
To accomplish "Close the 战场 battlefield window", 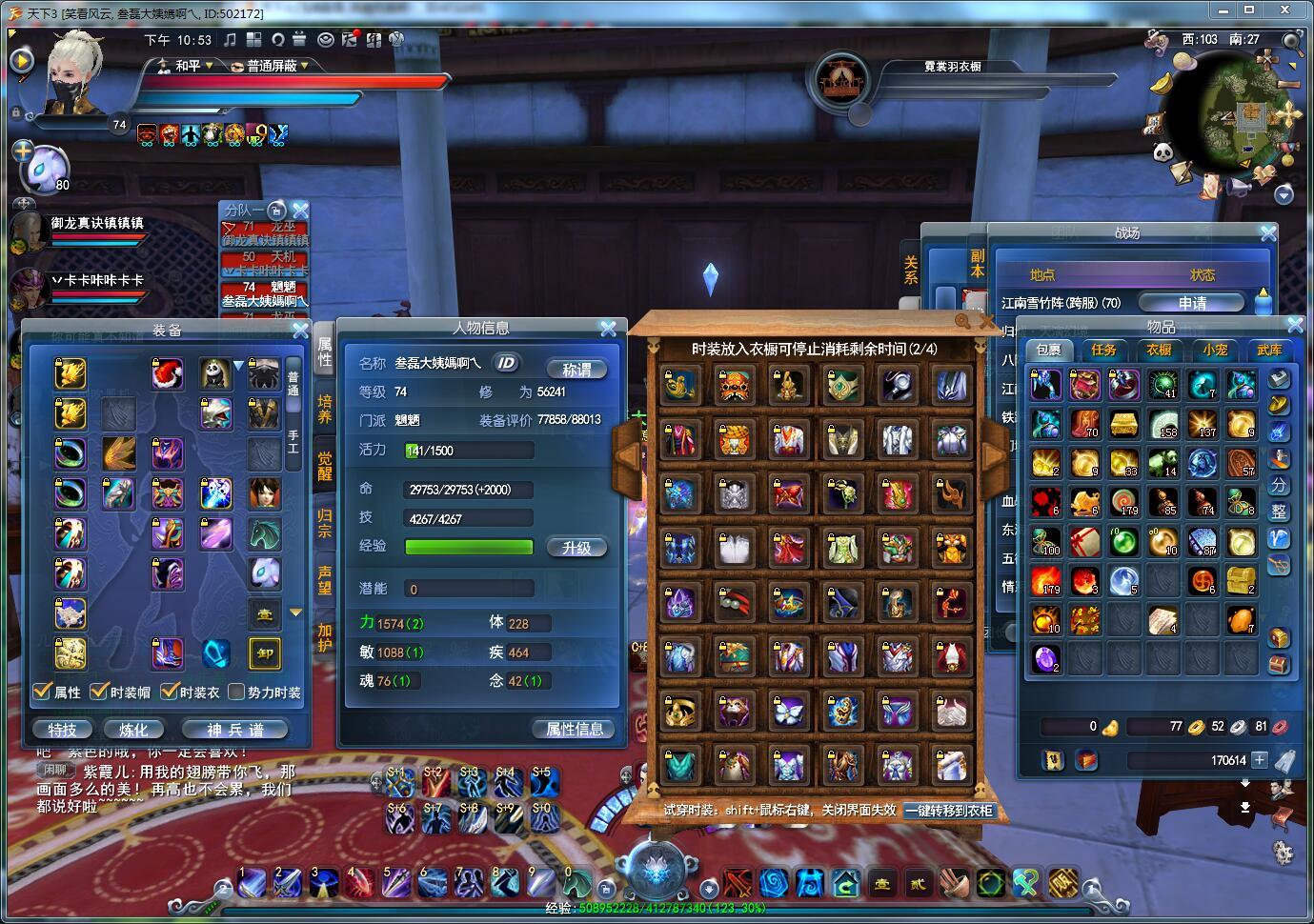I will click(x=1268, y=232).
